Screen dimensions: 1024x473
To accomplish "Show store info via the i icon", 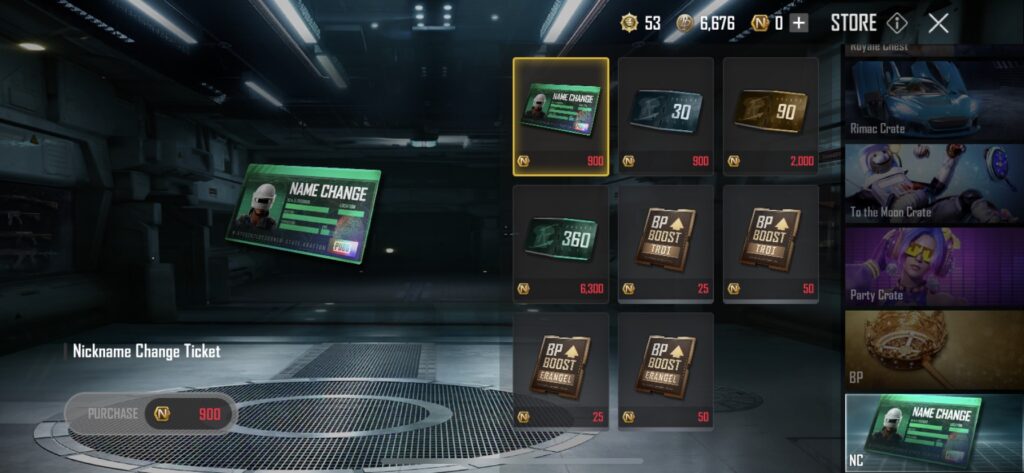I will coord(897,23).
